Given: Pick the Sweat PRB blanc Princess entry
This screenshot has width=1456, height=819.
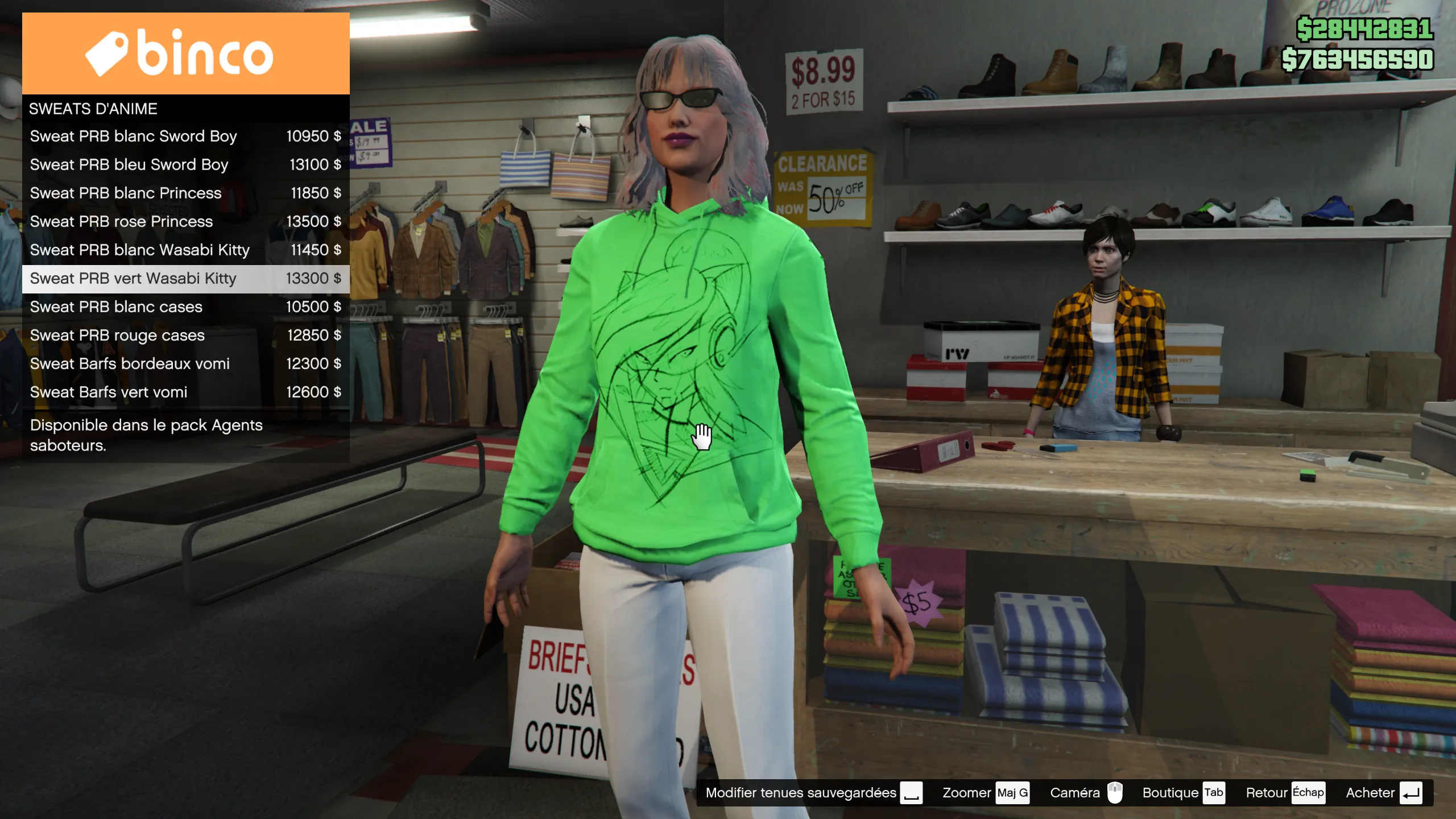Looking at the screenshot, I should click(x=185, y=193).
